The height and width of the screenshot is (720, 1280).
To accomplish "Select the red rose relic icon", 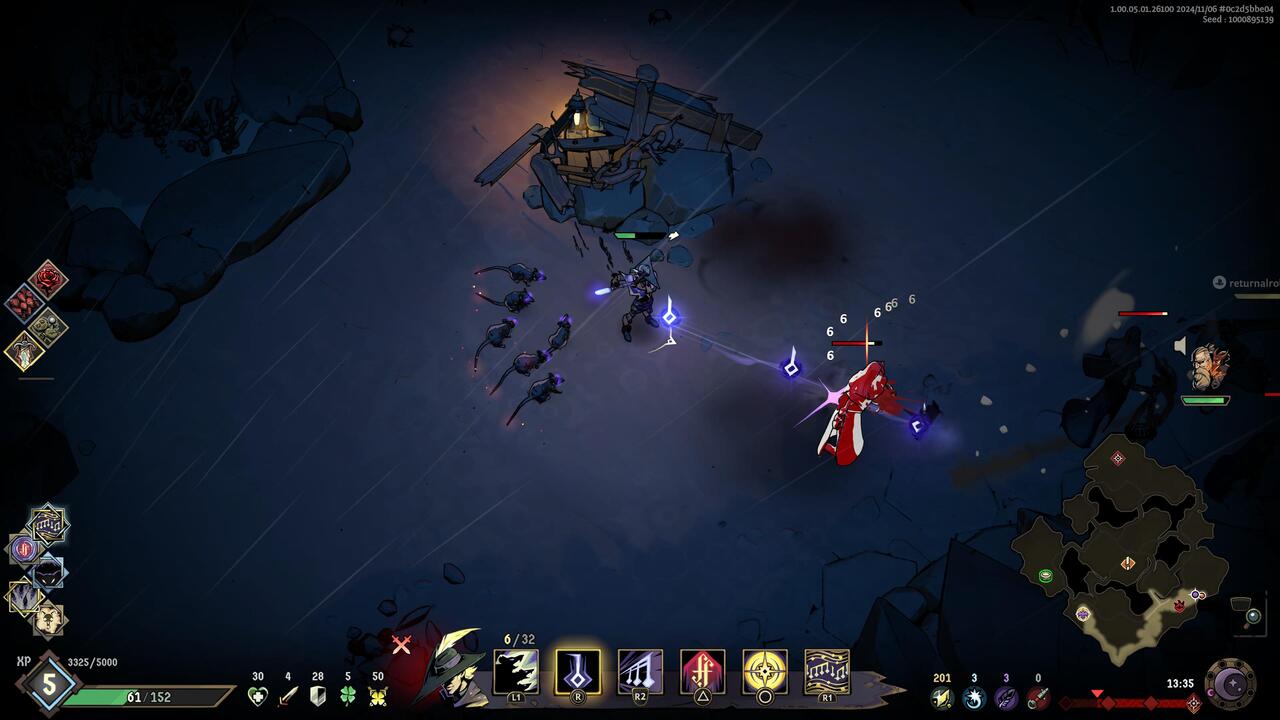I will pyautogui.click(x=47, y=279).
